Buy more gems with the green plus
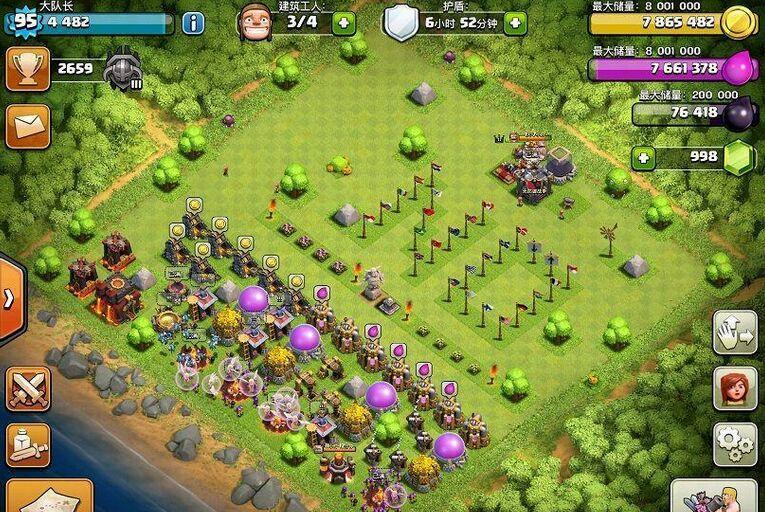 [x=644, y=157]
